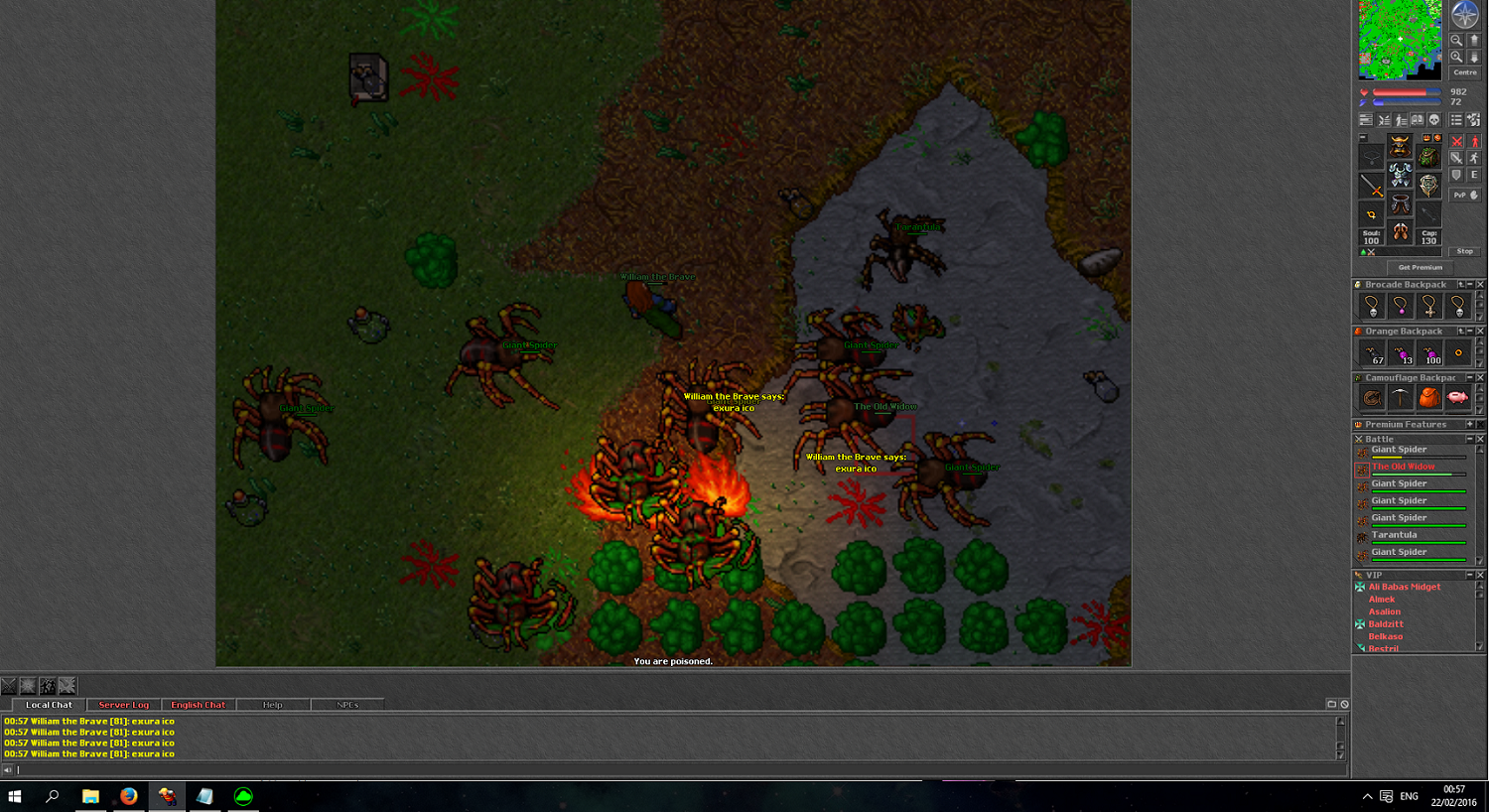Select the horned helmet equipment slot
Image resolution: width=1489 pixels, height=812 pixels.
pyautogui.click(x=1400, y=147)
